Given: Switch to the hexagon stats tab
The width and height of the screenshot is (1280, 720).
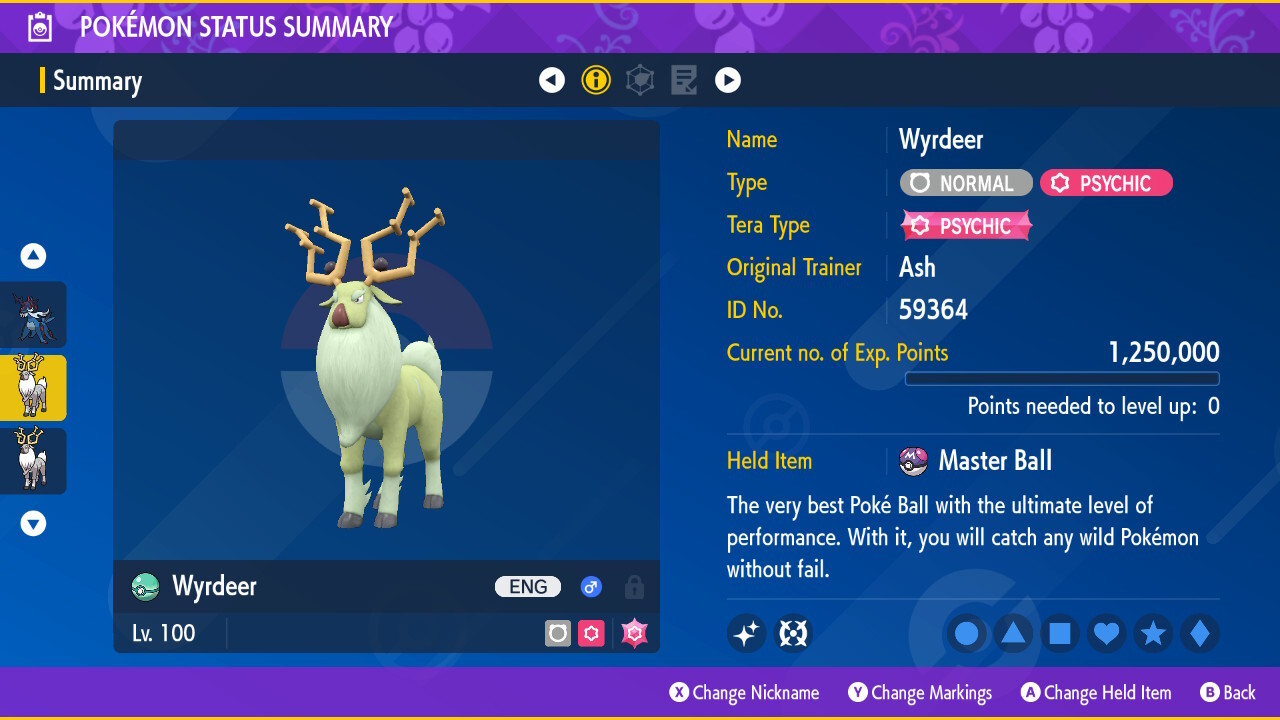Looking at the screenshot, I should pos(640,80).
